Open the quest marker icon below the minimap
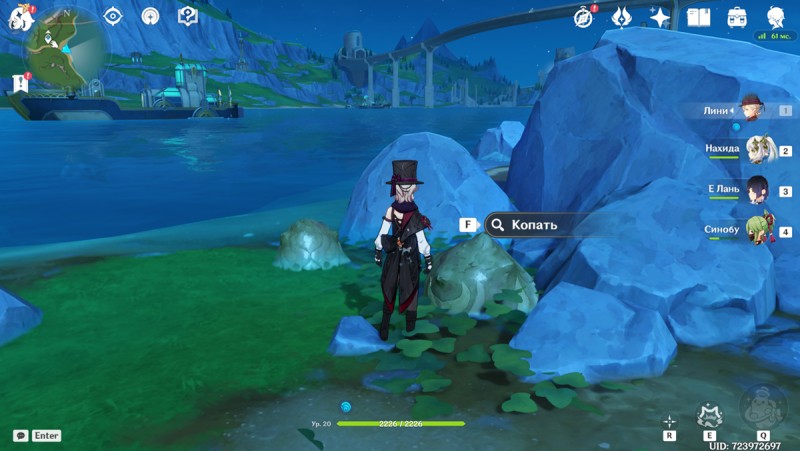The image size is (800, 451). tap(20, 83)
